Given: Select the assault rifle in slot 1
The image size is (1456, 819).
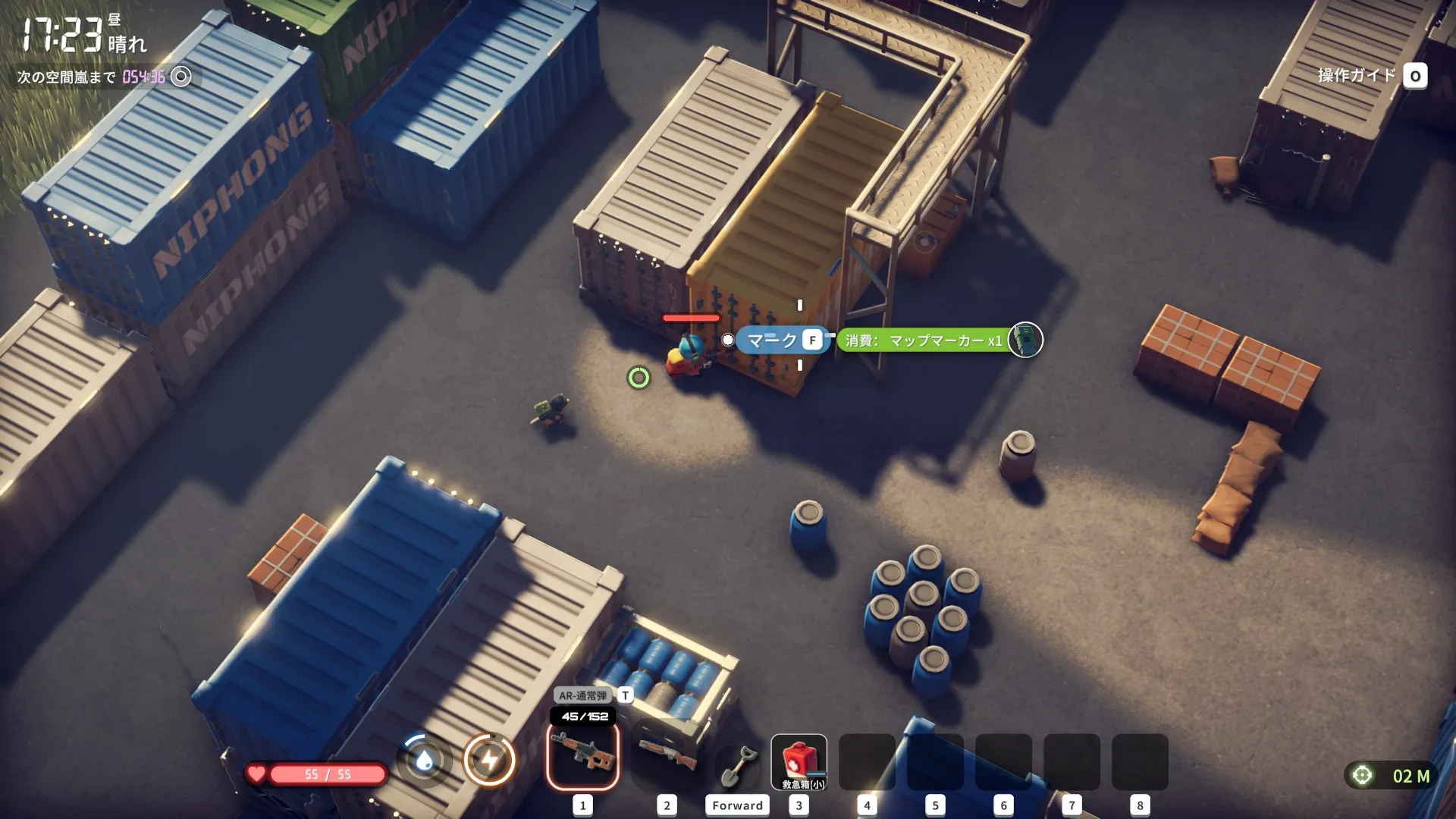Looking at the screenshot, I should pyautogui.click(x=582, y=755).
